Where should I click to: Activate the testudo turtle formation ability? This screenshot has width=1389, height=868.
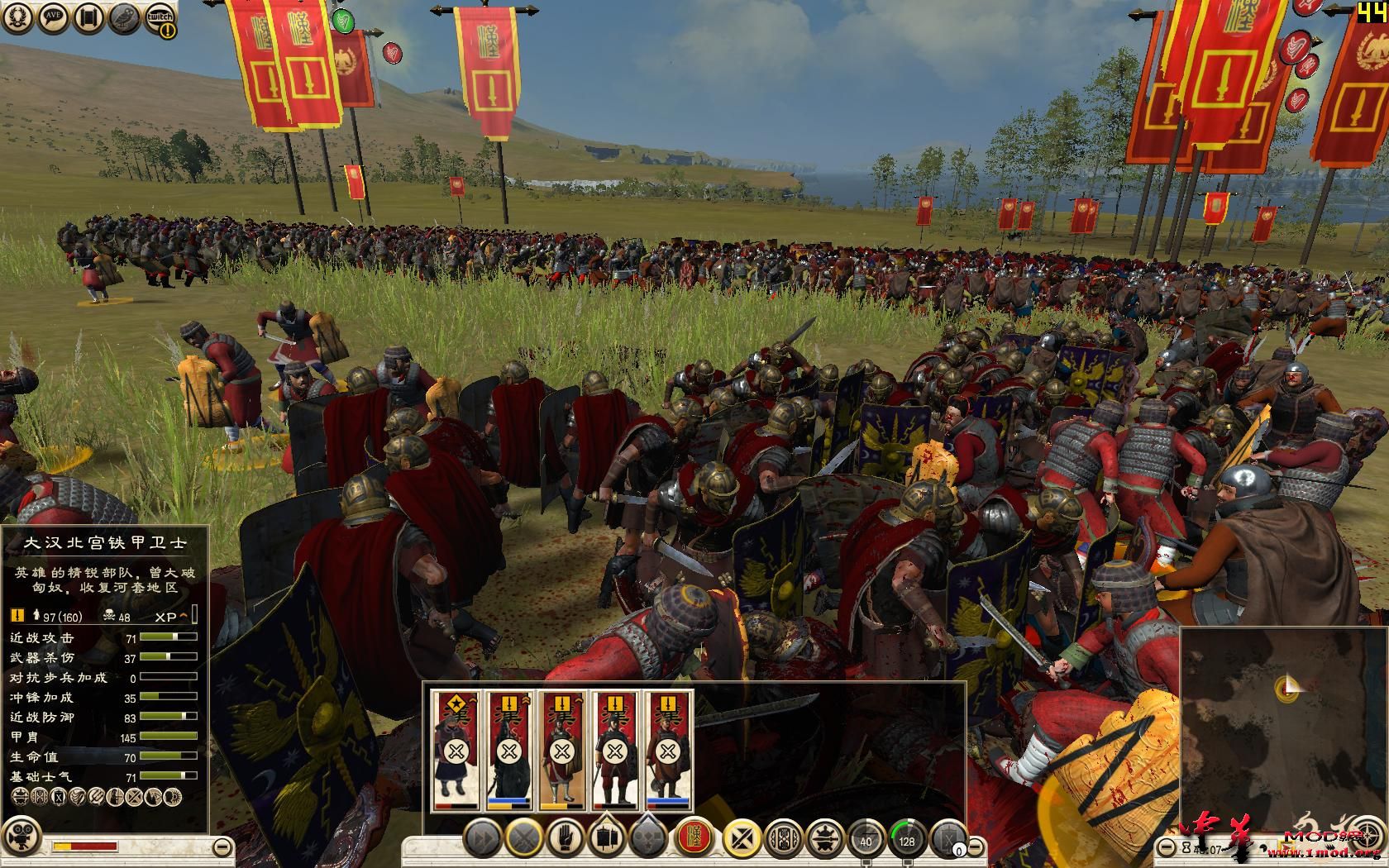point(824,839)
